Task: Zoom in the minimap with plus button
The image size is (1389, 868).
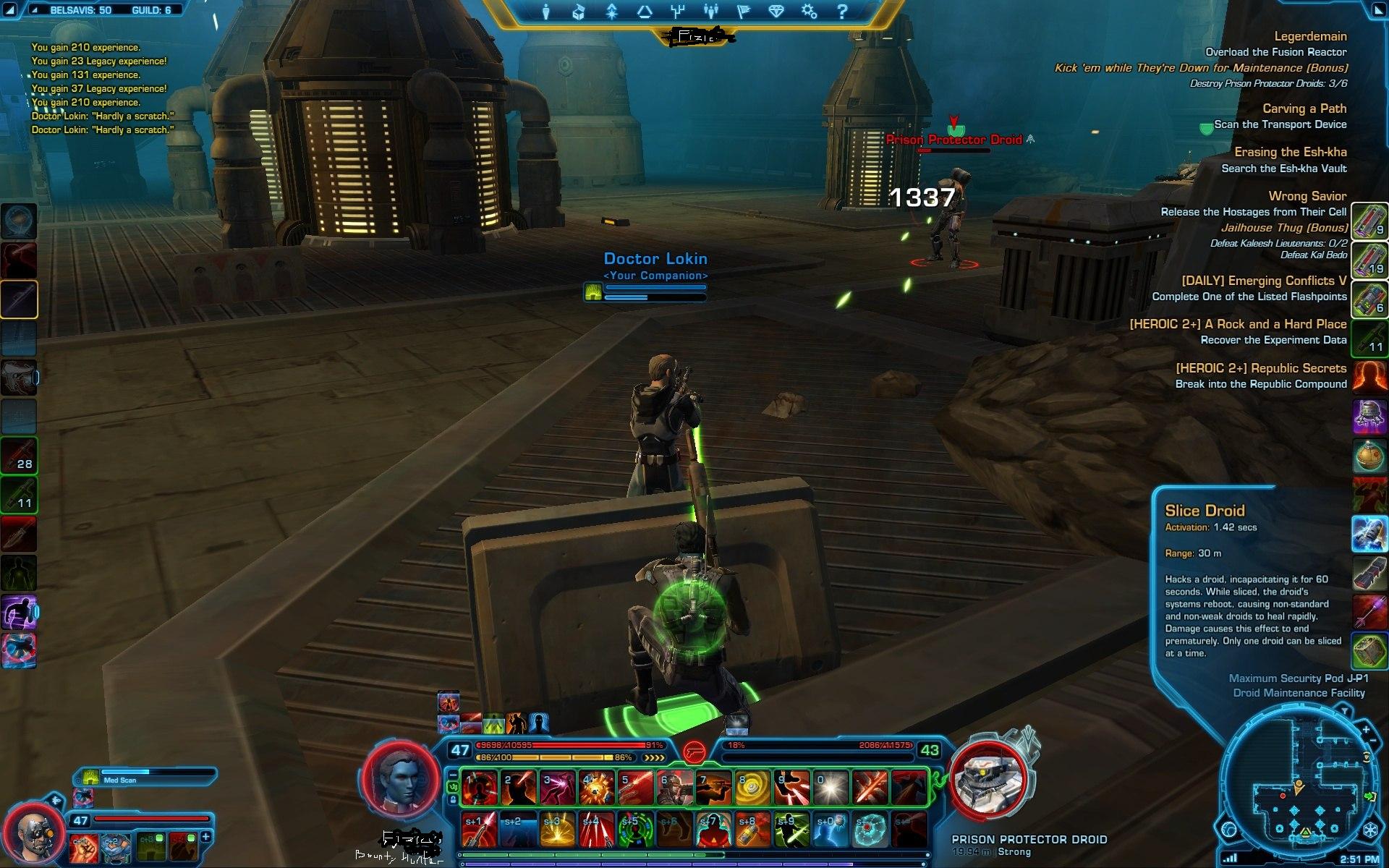Action: tap(1367, 730)
